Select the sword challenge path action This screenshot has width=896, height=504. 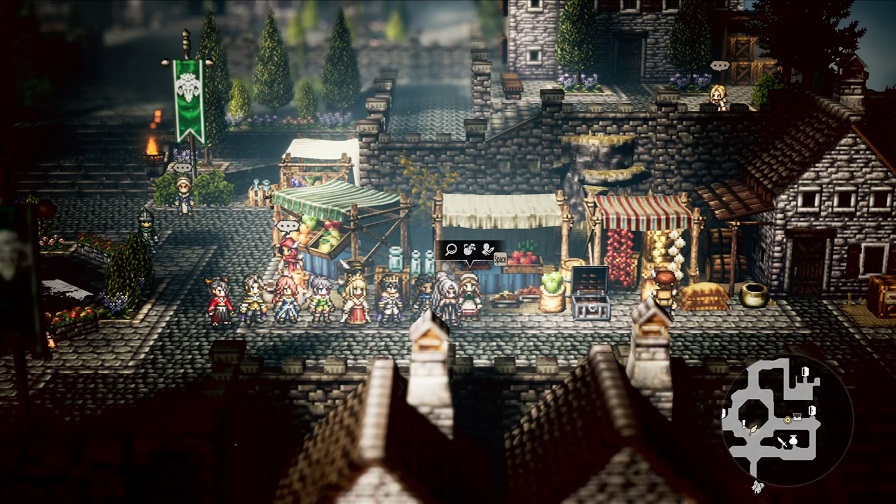[x=488, y=250]
